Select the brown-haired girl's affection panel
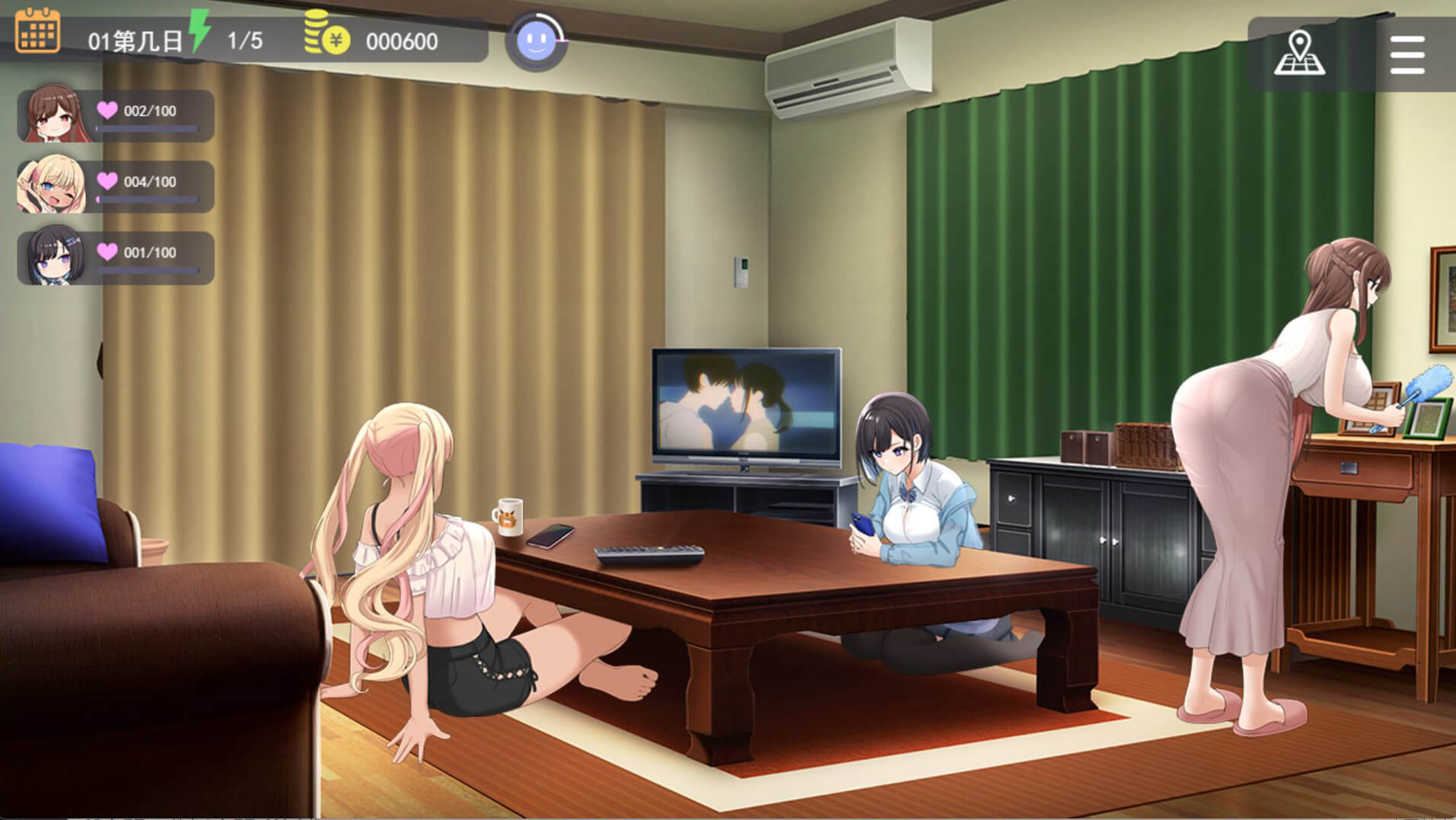This screenshot has height=820, width=1456. pyautogui.click(x=116, y=116)
